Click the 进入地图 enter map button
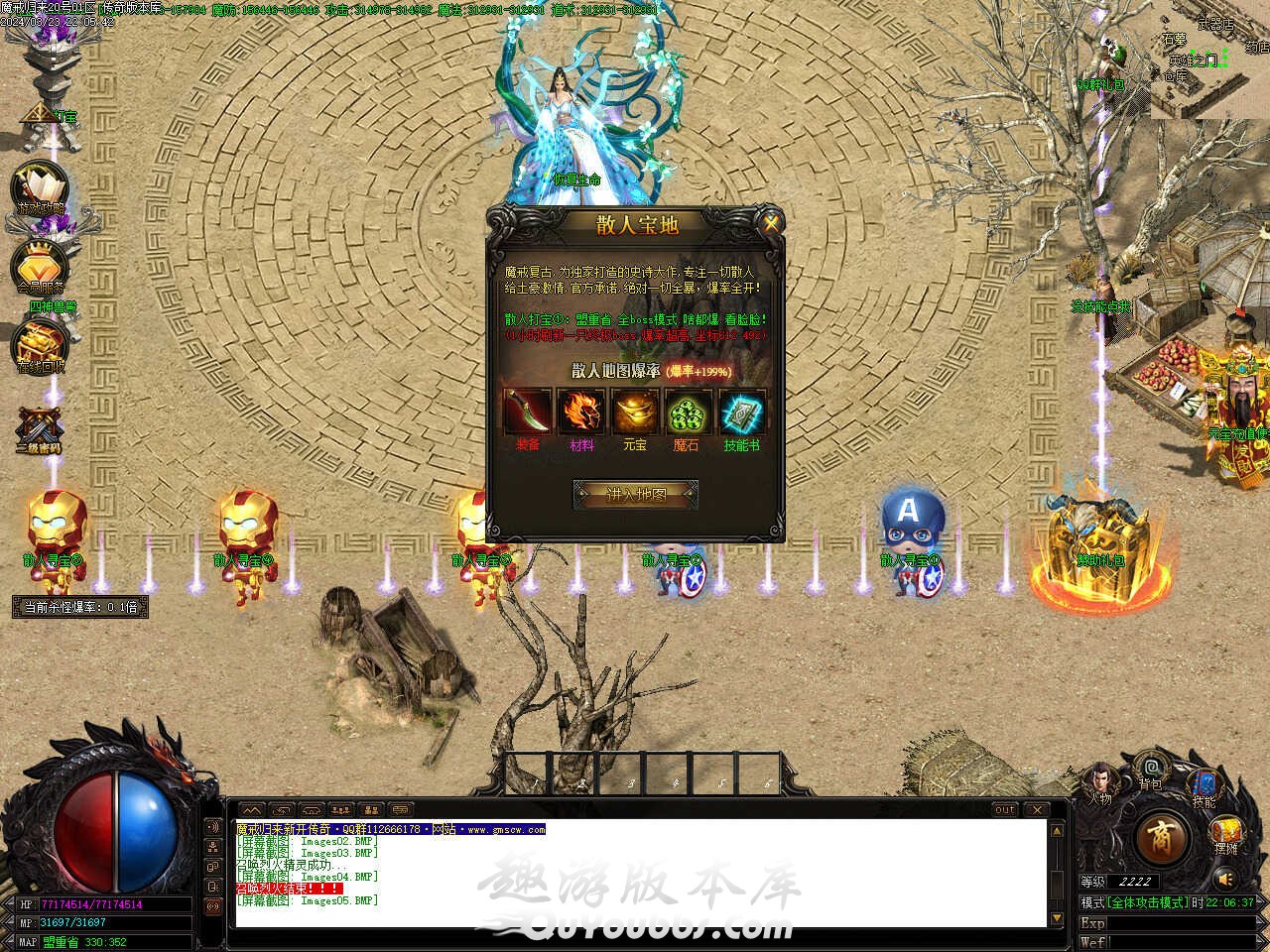 point(636,494)
